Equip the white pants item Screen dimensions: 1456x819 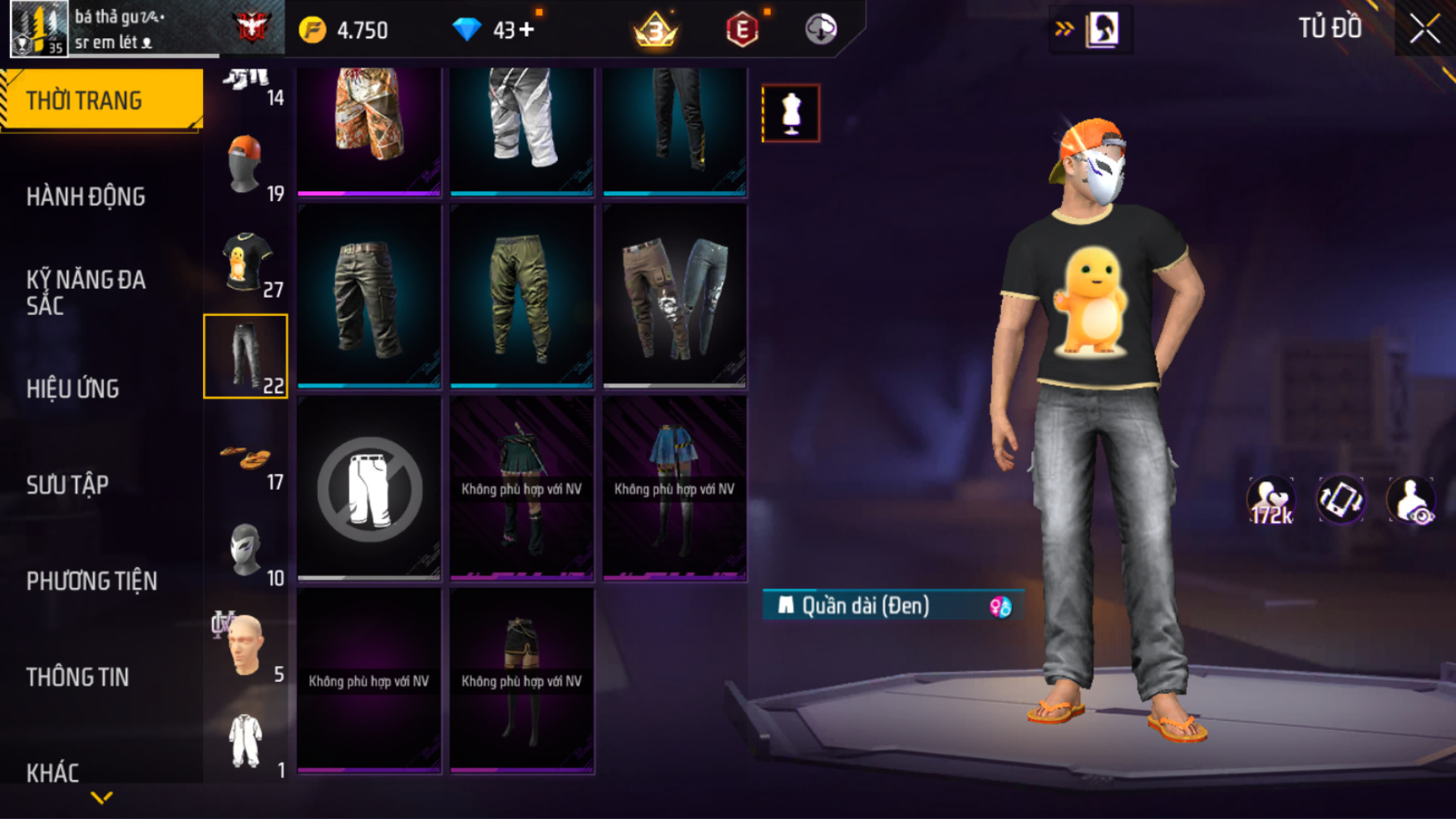point(521,125)
